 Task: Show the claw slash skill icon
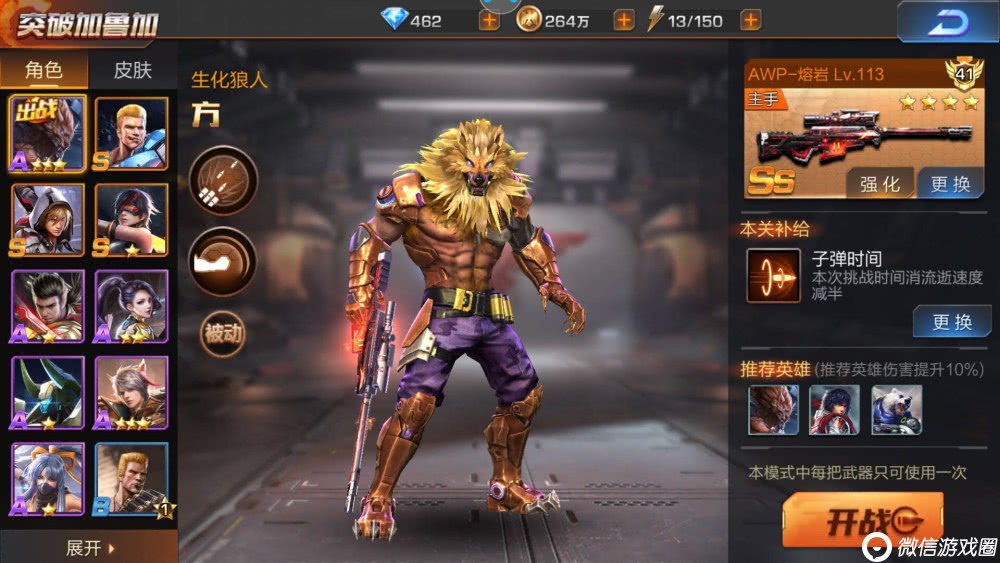click(x=223, y=181)
